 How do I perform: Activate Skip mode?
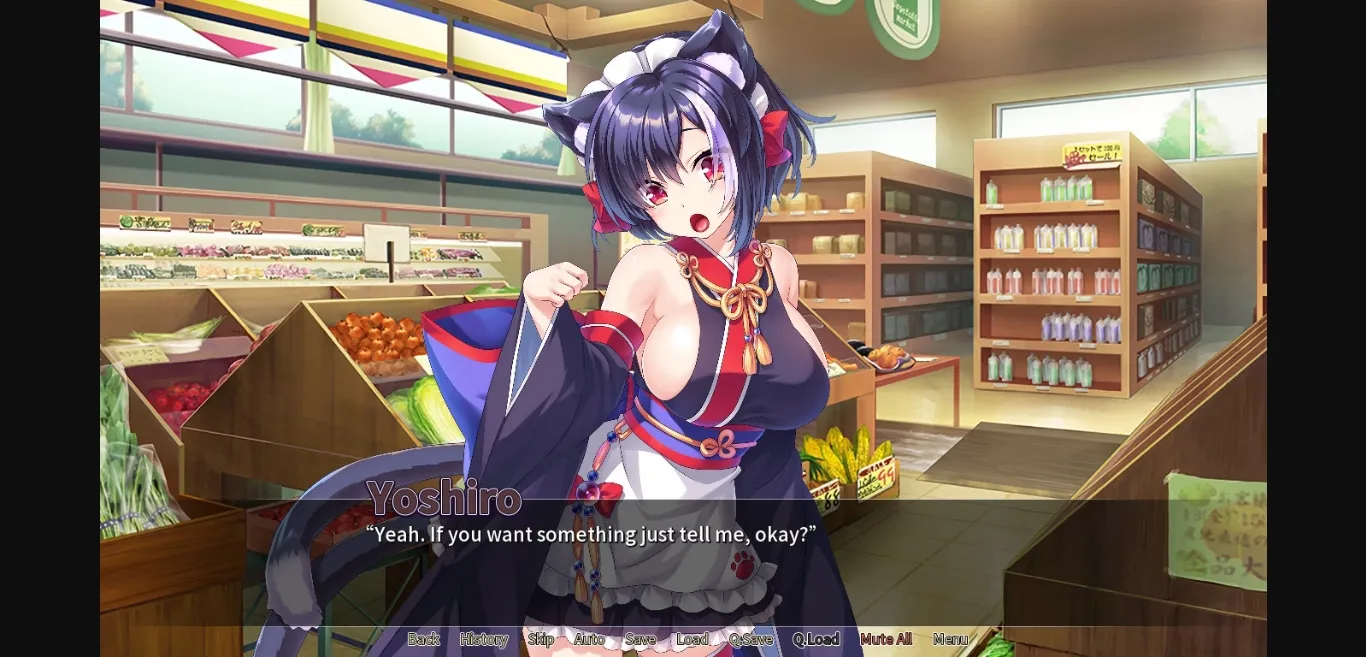point(540,639)
